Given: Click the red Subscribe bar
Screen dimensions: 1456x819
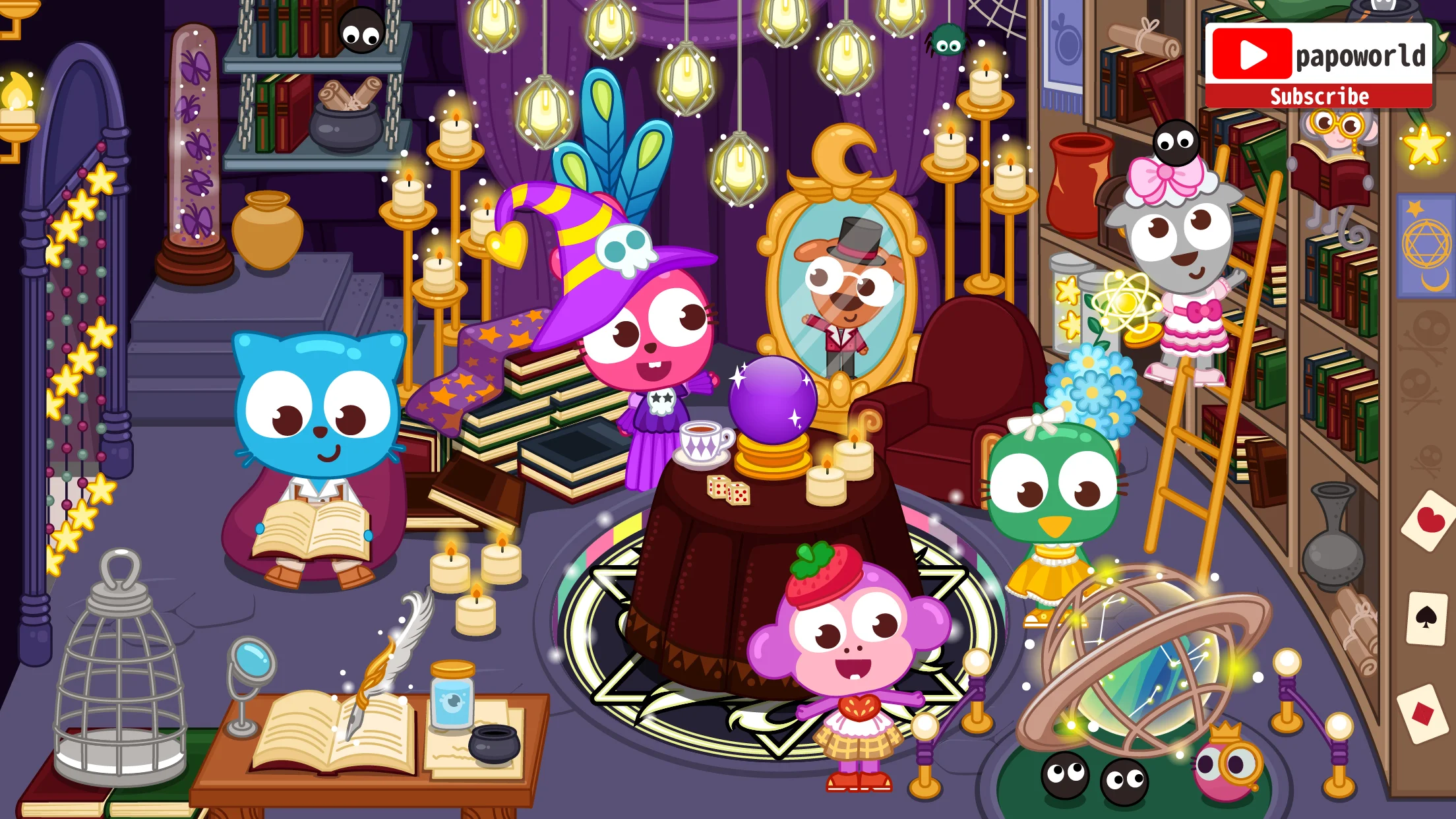Looking at the screenshot, I should [1319, 96].
